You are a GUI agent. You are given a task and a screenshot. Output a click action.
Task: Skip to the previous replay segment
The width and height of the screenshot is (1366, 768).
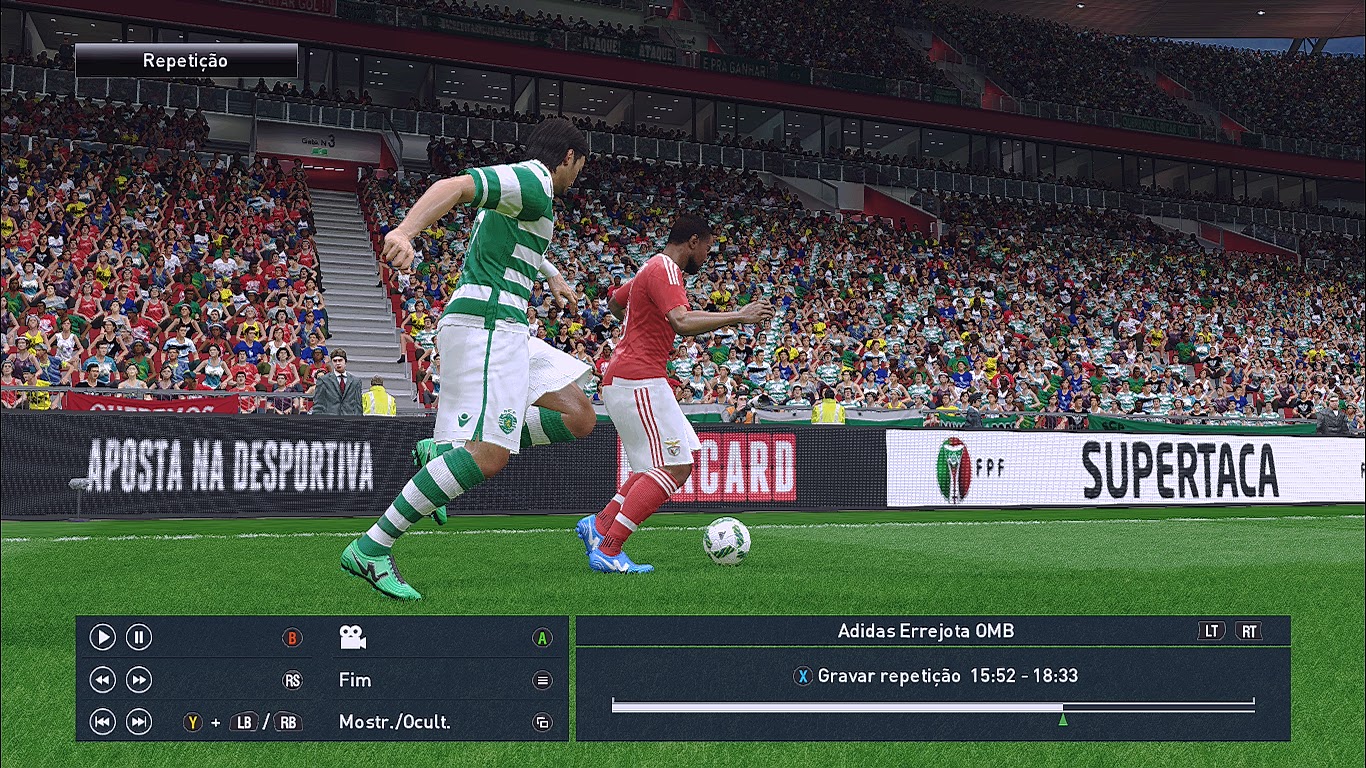[x=103, y=722]
